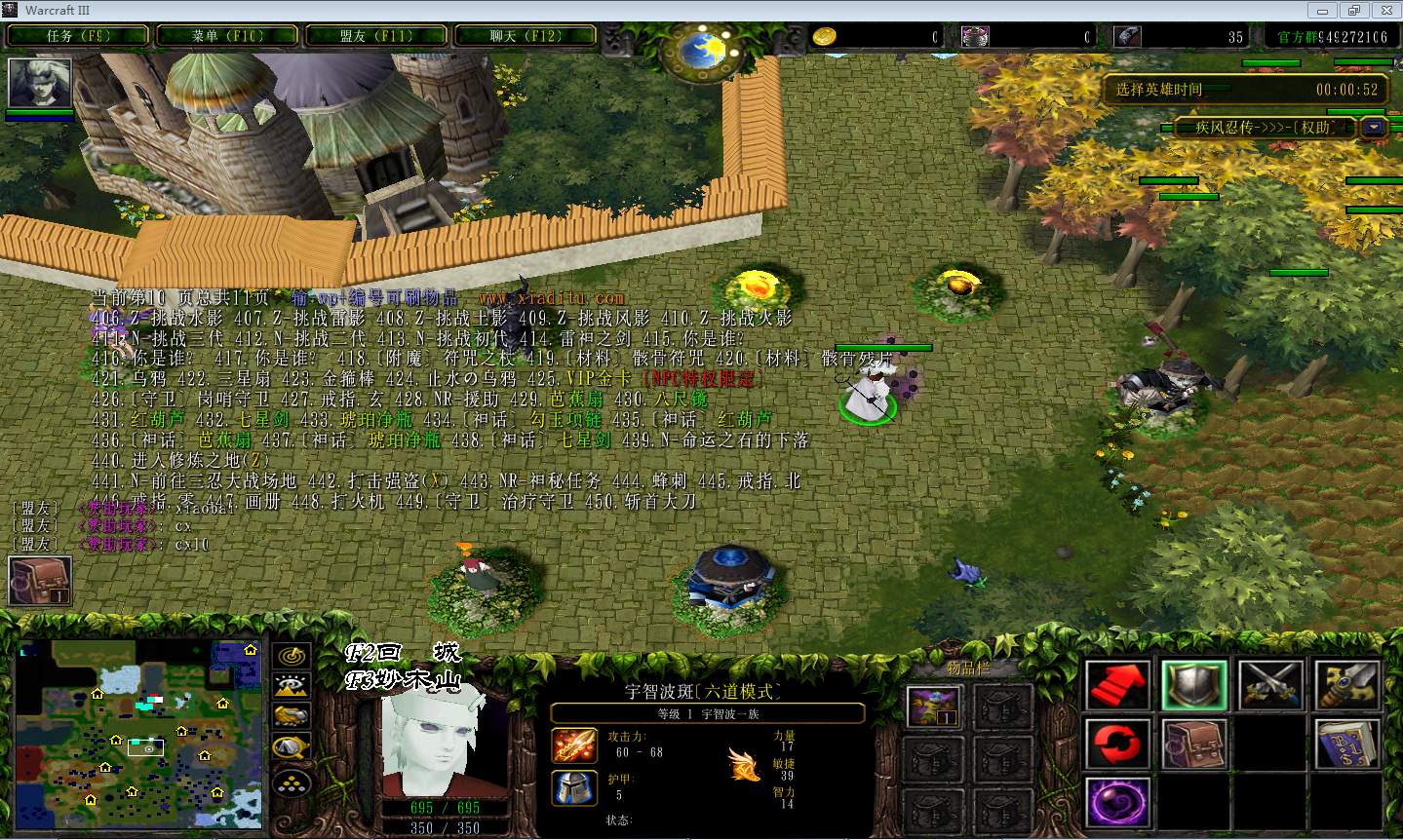Click the backpack unit icon above the minimap
Viewport: 1403px width, 840px height.
click(x=40, y=581)
